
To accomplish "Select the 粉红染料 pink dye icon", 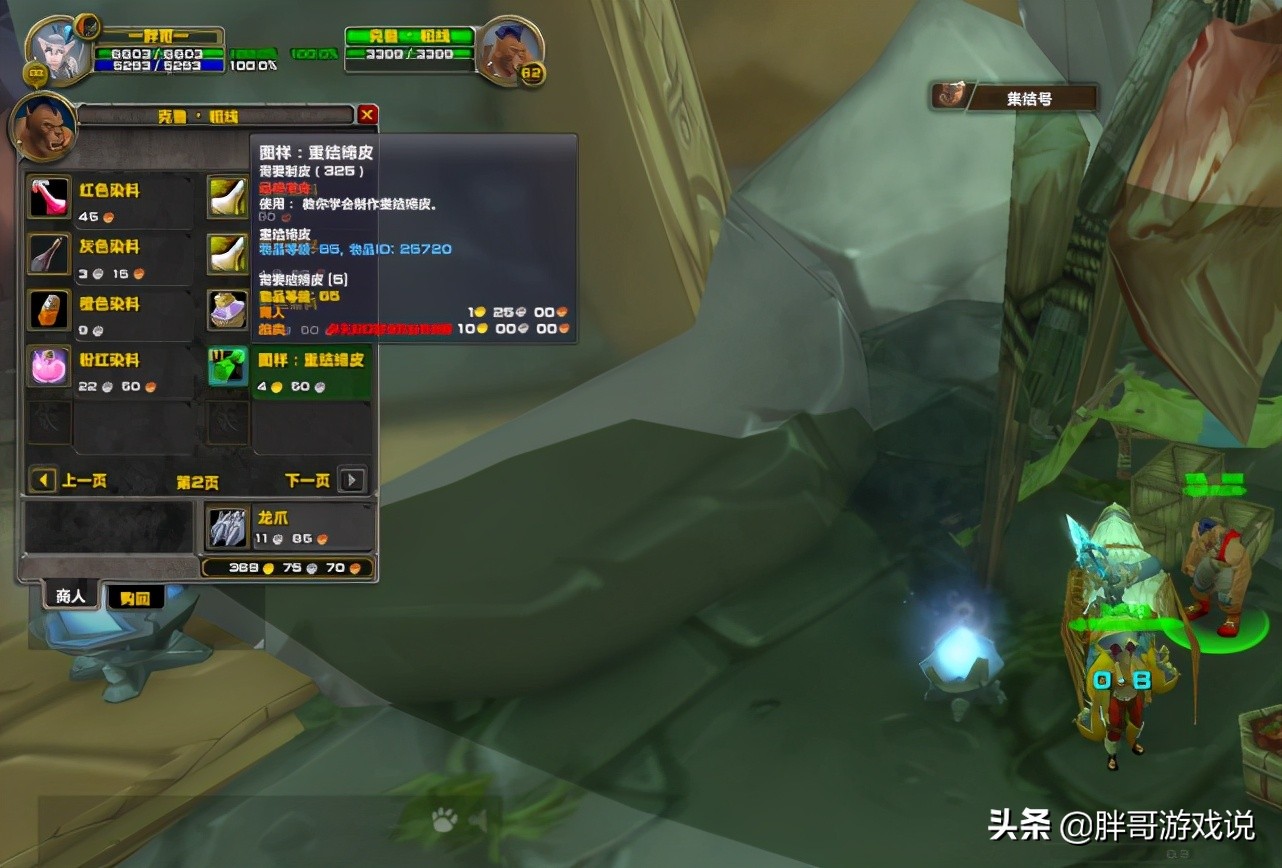I will pyautogui.click(x=48, y=367).
